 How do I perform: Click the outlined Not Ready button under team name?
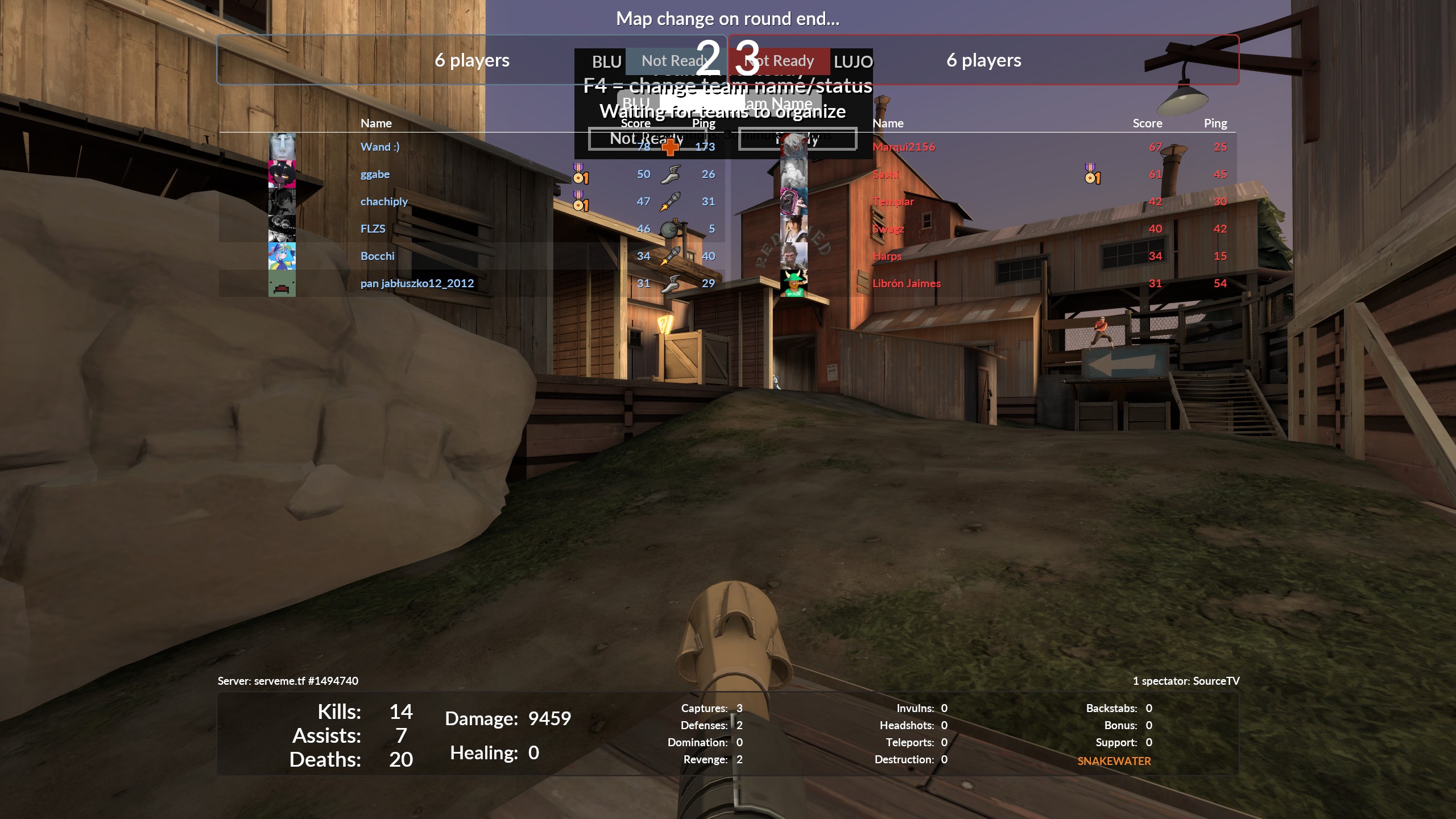(647, 139)
